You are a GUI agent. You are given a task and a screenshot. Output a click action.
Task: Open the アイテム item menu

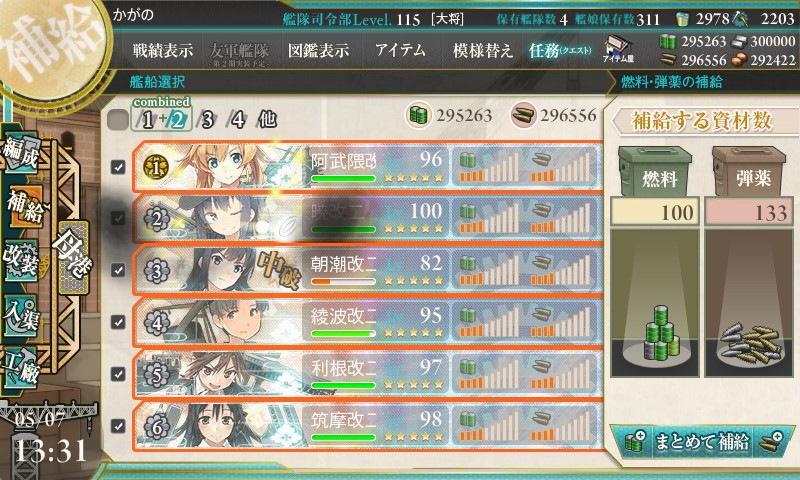point(400,50)
